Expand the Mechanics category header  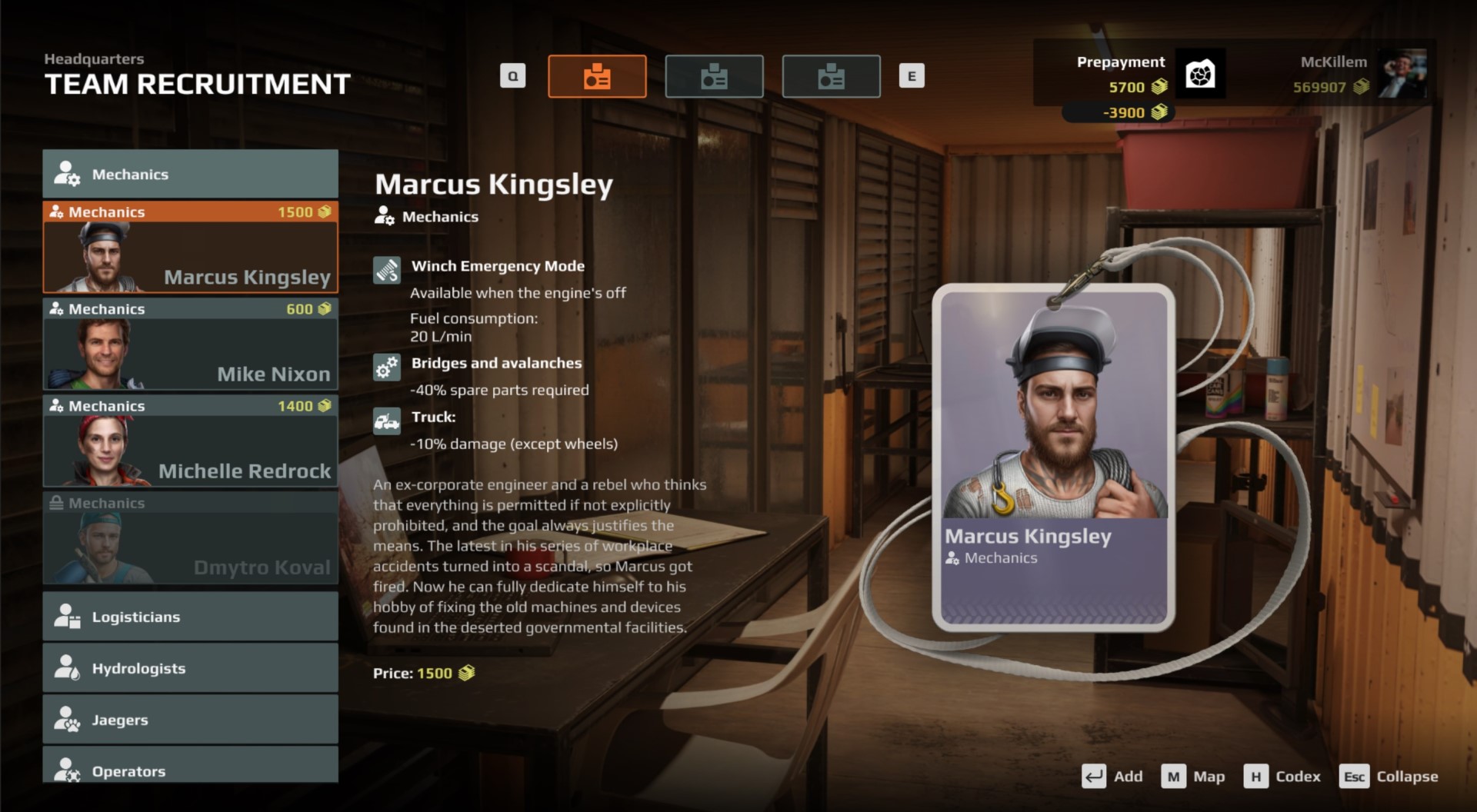pos(190,175)
